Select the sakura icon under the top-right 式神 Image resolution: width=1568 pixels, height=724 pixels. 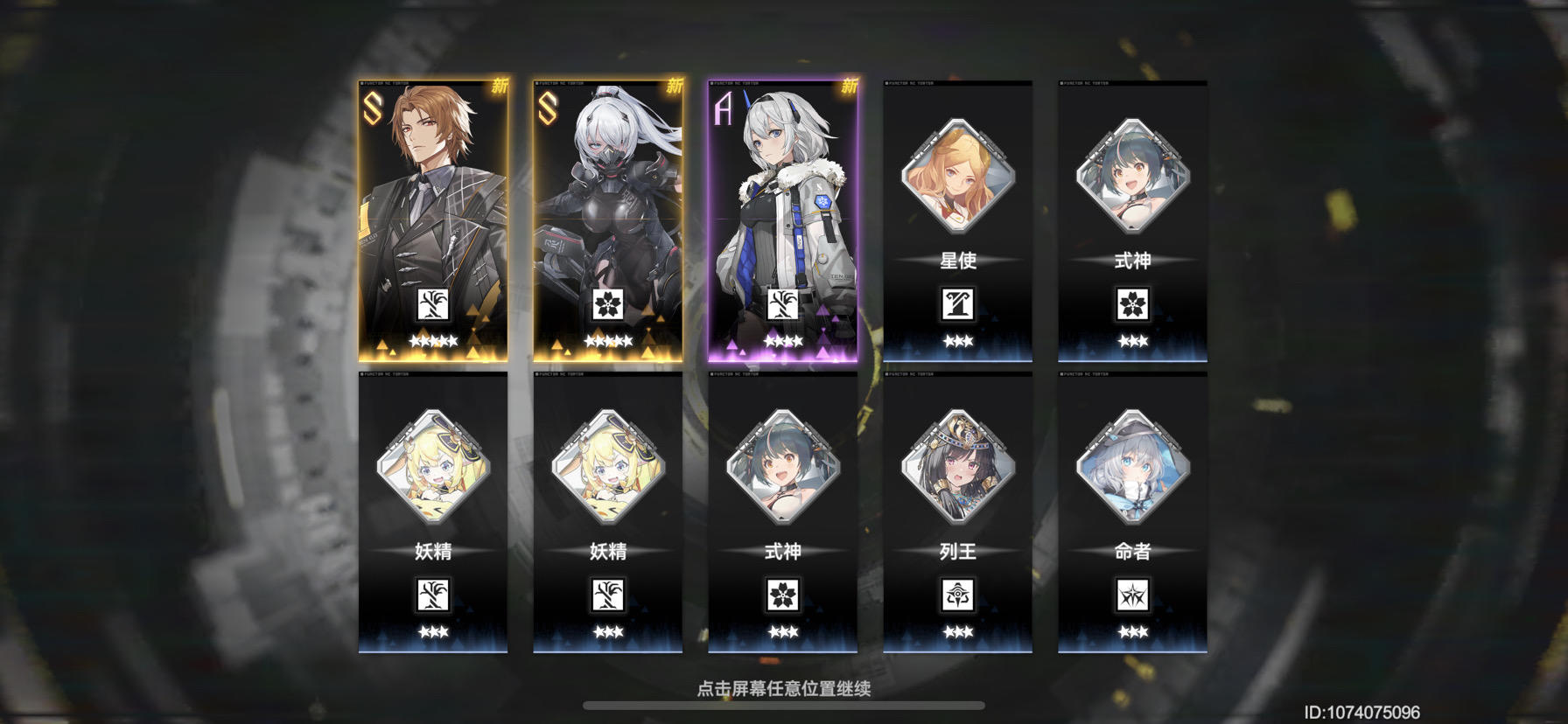point(1132,304)
